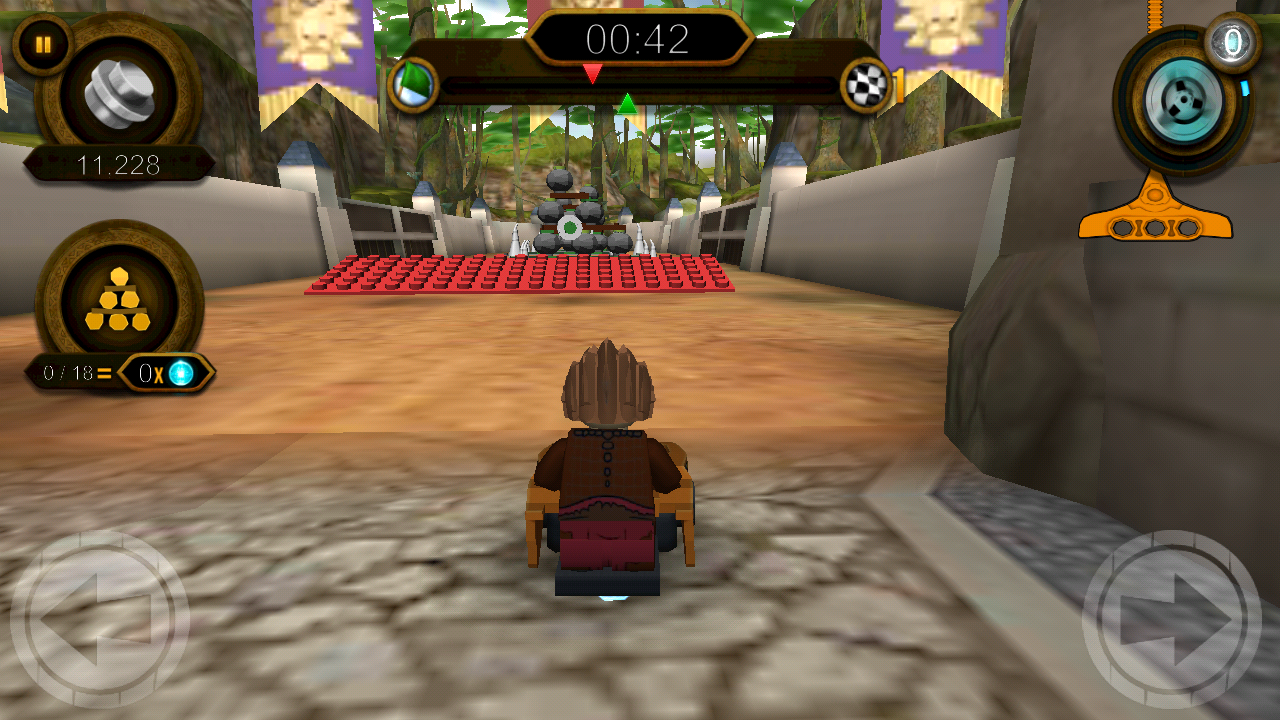The width and height of the screenshot is (1280, 720).
Task: Tap the left steering arrow
Action: [100, 617]
